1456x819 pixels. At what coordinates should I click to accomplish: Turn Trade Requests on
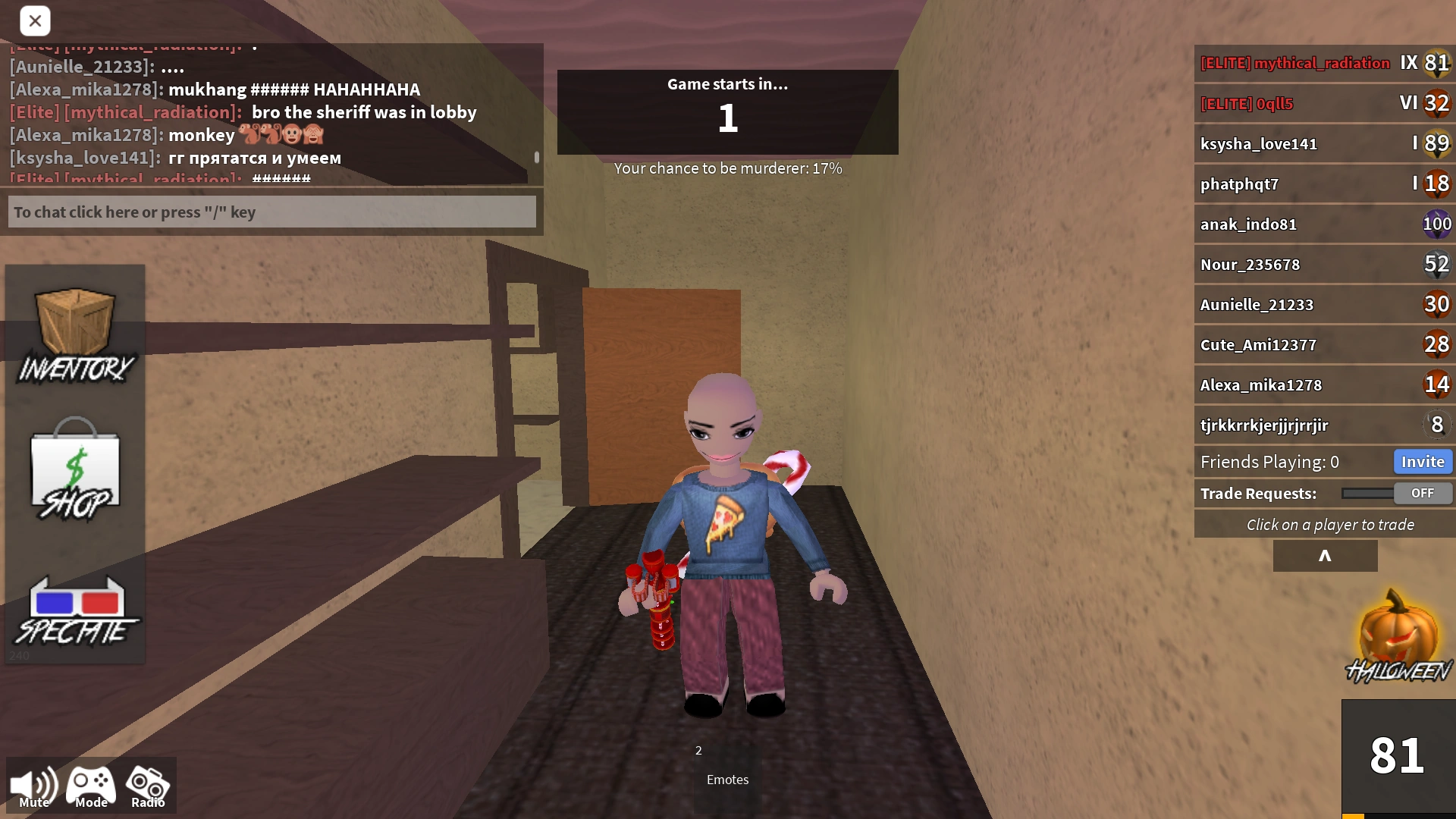pos(1422,493)
